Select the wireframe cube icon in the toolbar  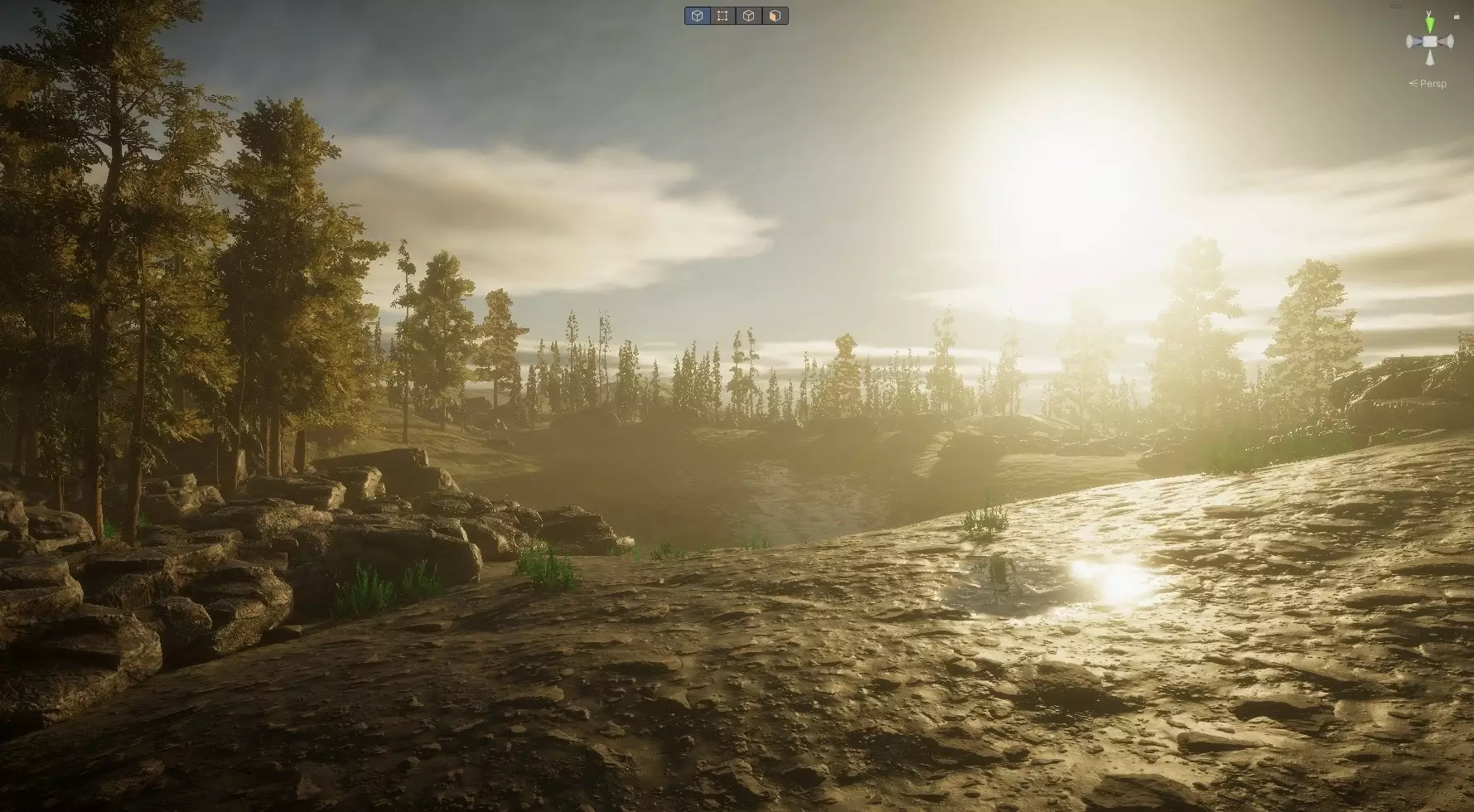[x=748, y=16]
